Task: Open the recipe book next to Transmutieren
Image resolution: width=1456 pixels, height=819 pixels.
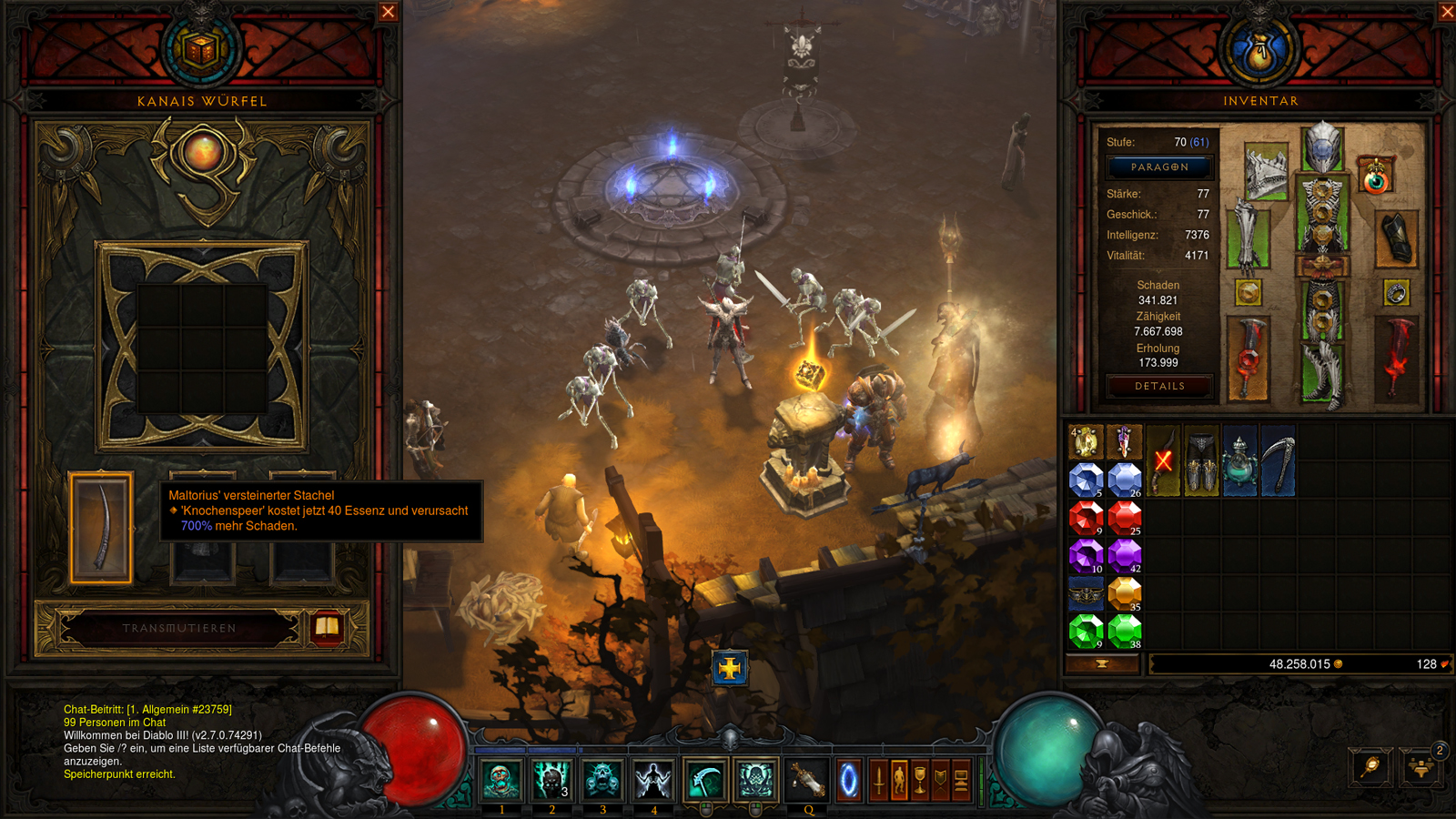Action: [x=327, y=627]
